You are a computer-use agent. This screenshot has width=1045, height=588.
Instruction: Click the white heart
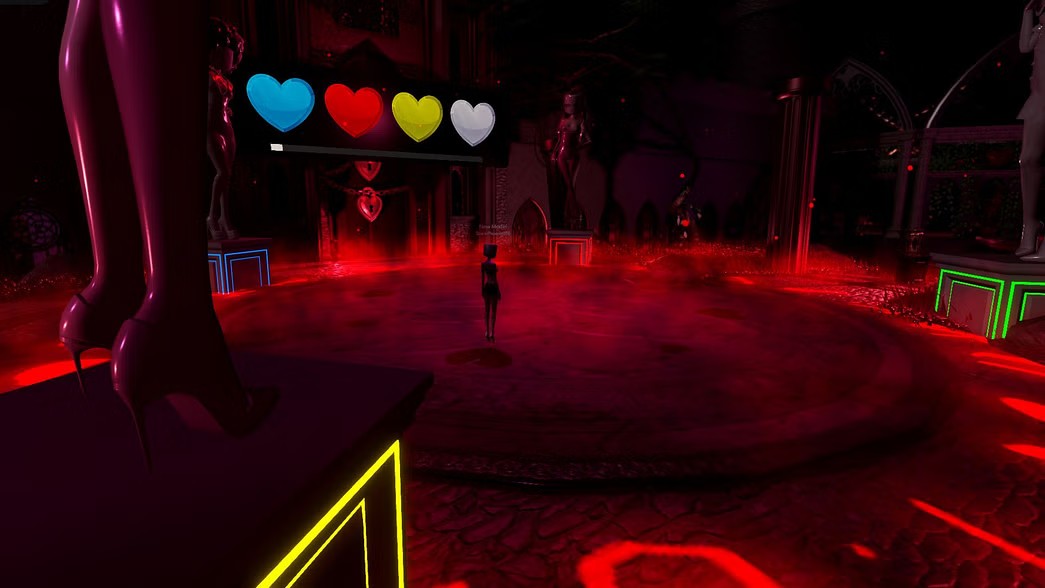click(x=473, y=122)
